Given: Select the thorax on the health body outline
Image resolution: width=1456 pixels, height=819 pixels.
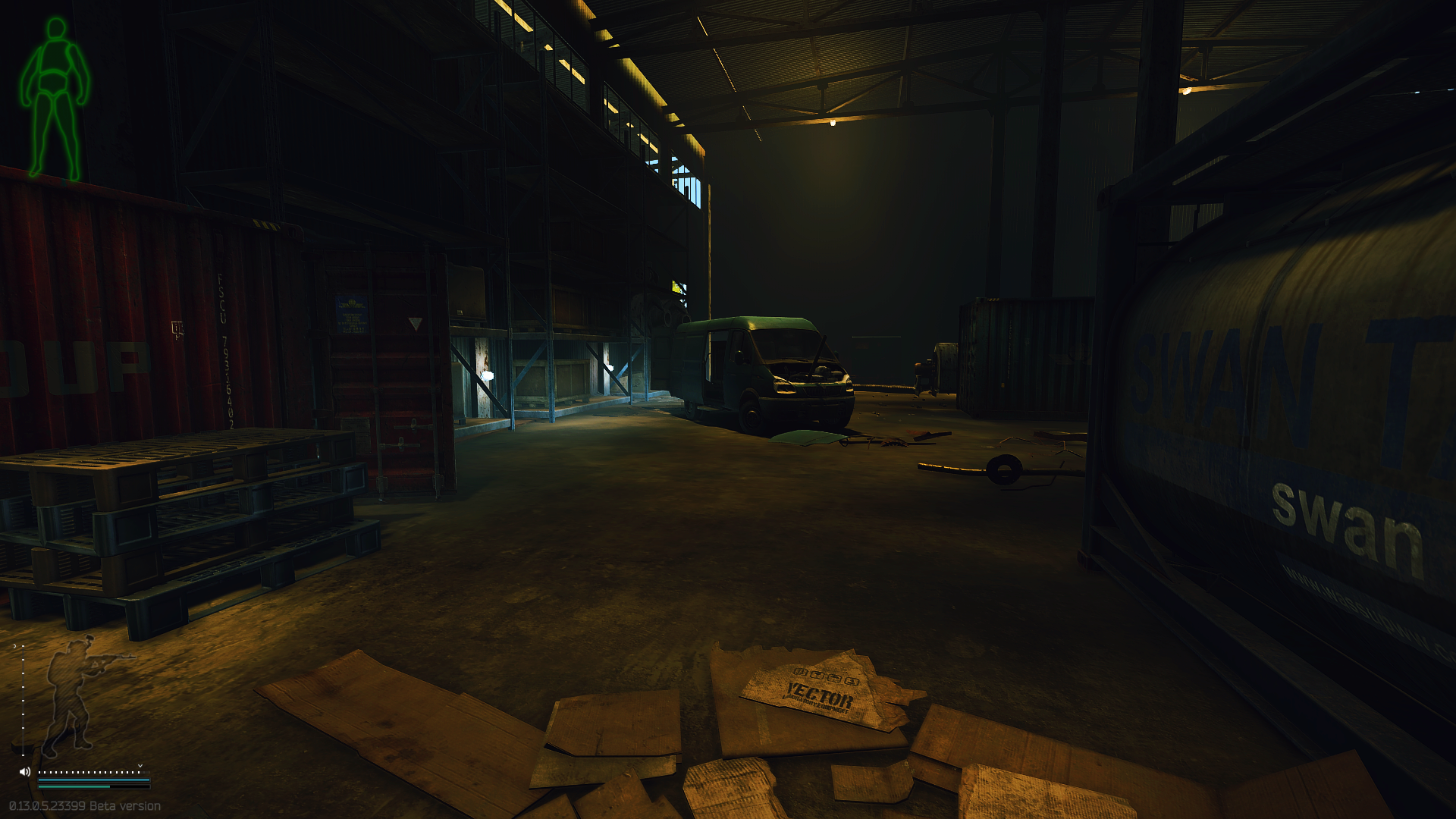Looking at the screenshot, I should pos(55,57).
